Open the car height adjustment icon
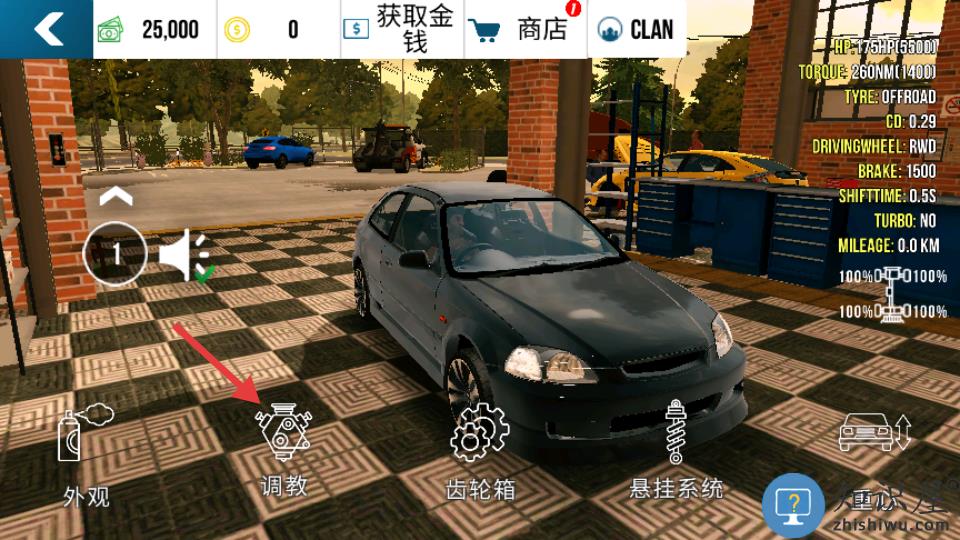 (x=875, y=431)
